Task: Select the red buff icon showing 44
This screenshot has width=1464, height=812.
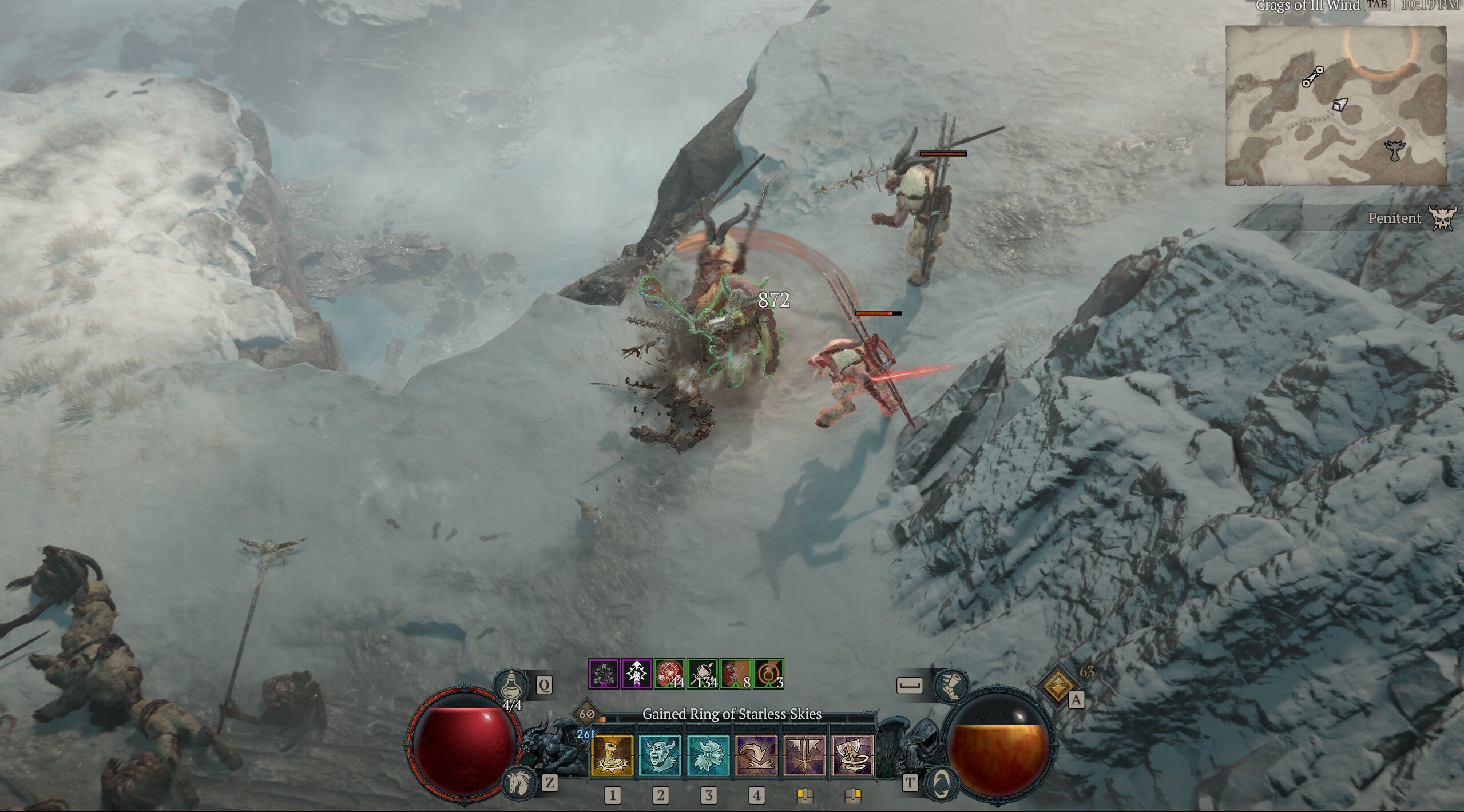Action: click(x=669, y=674)
